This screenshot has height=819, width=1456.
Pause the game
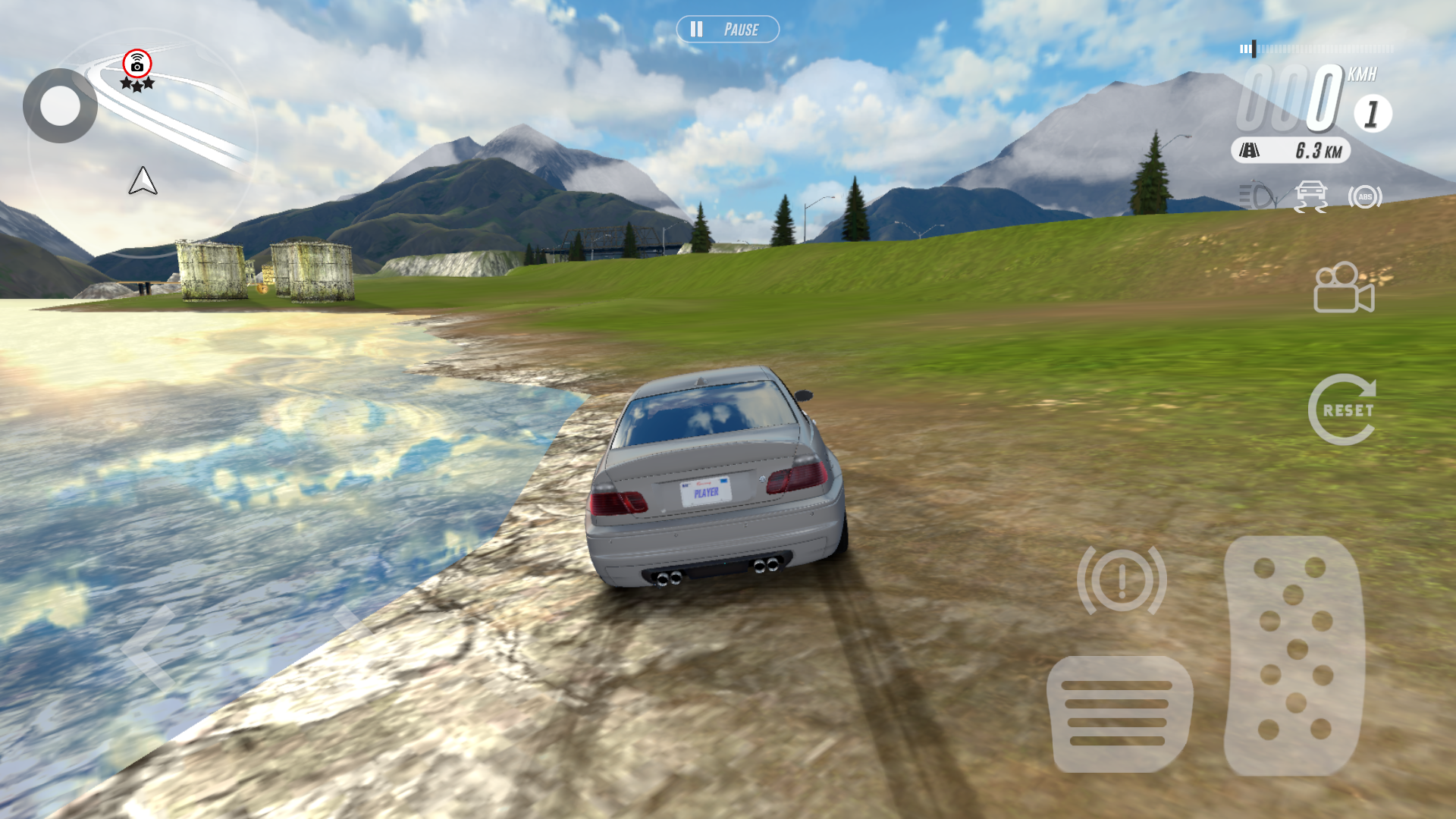tap(727, 30)
